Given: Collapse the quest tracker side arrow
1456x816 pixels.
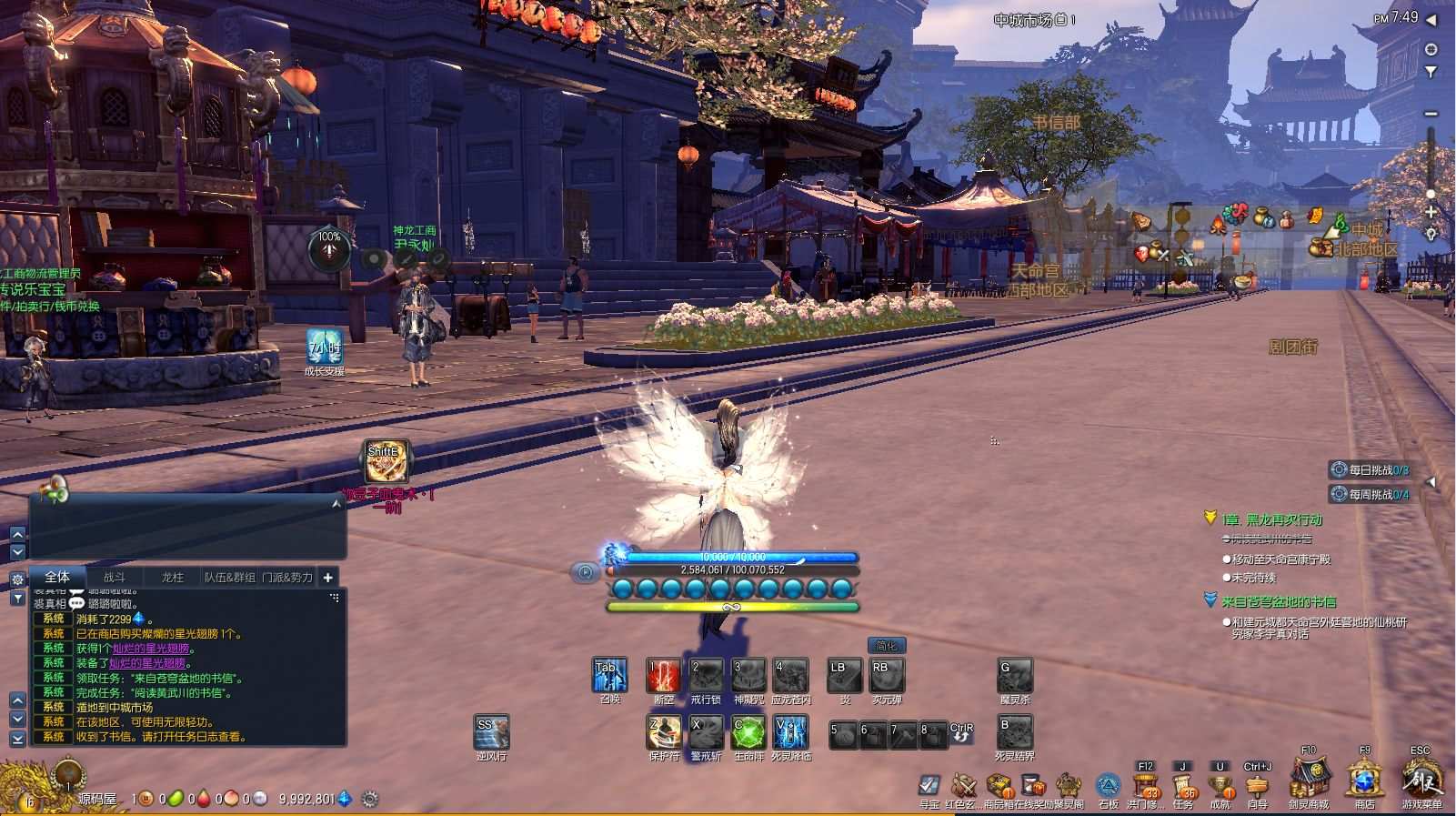Looking at the screenshot, I should [x=1431, y=481].
